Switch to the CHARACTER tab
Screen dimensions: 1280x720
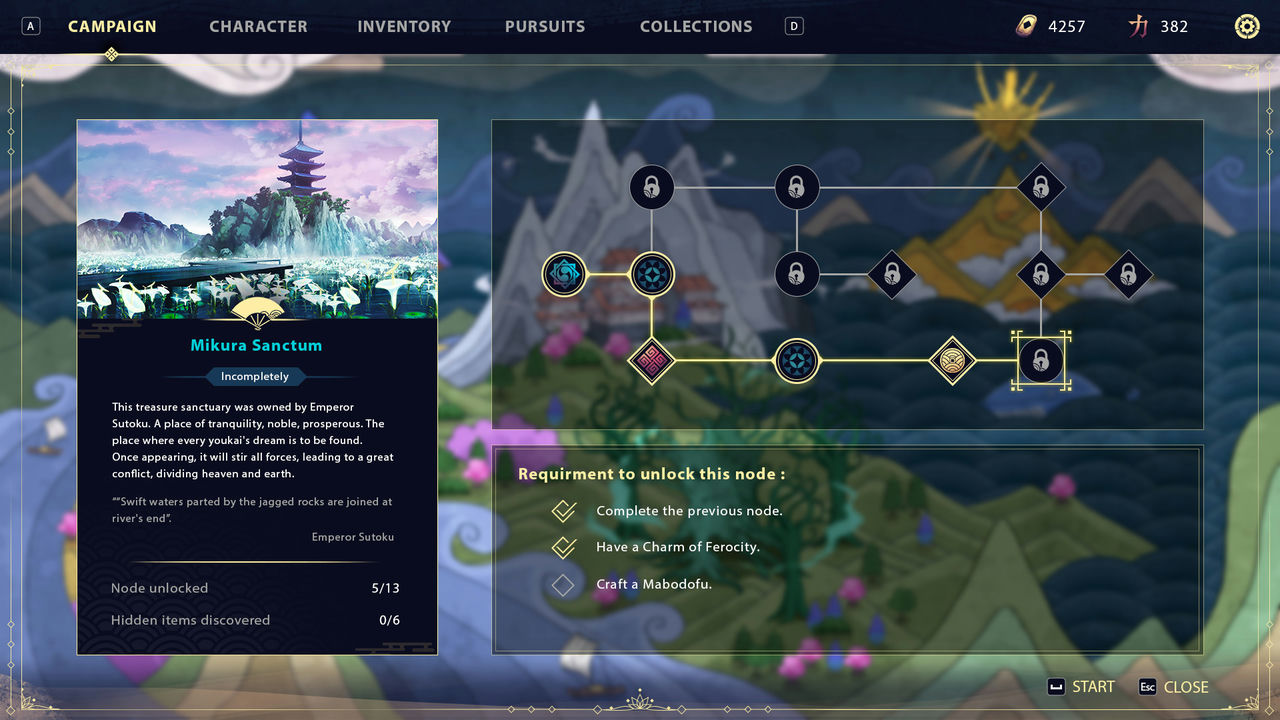[258, 26]
